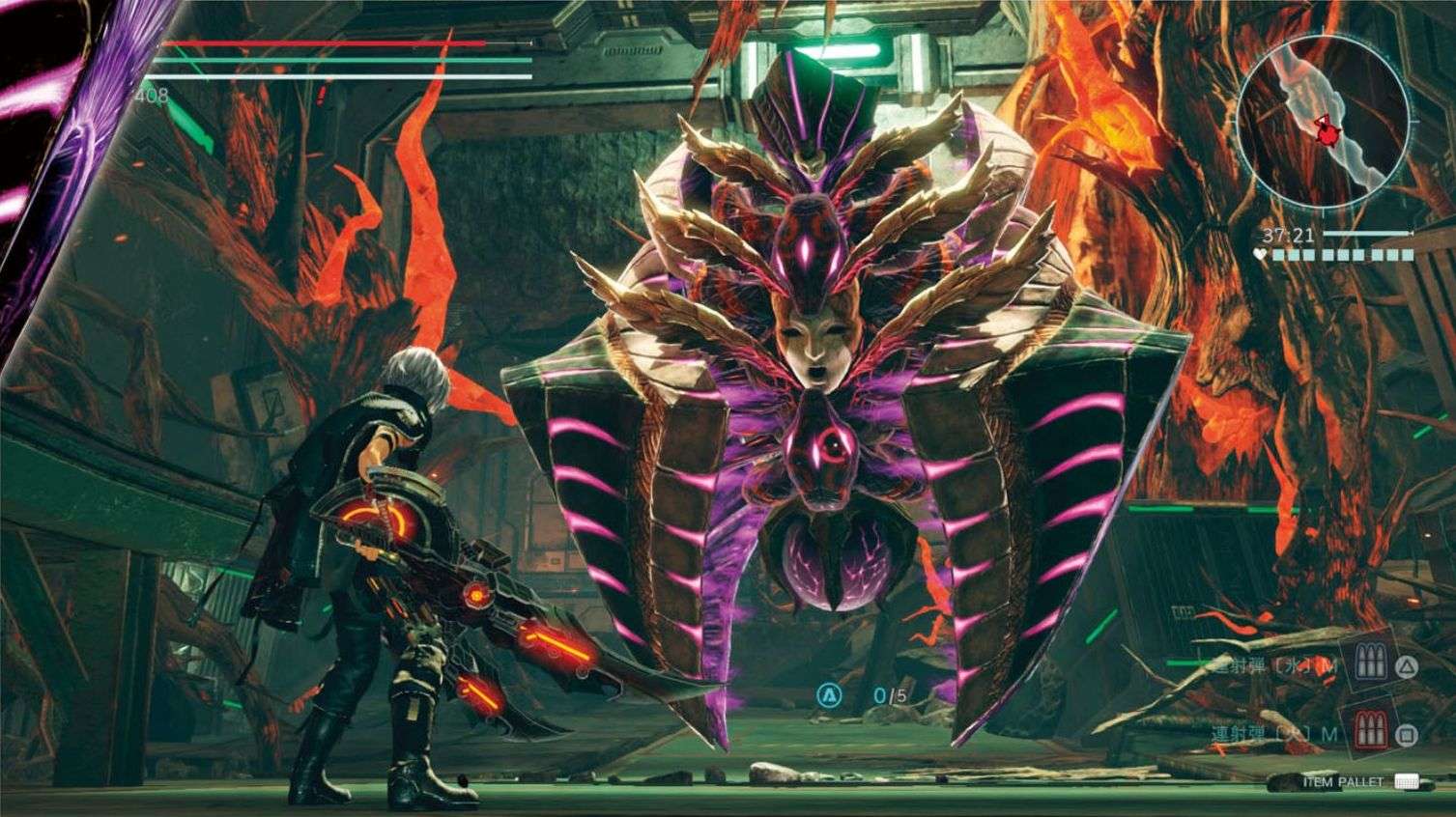This screenshot has width=1456, height=817.
Task: Toggle the last segment in the item slot row
Action: click(1408, 255)
